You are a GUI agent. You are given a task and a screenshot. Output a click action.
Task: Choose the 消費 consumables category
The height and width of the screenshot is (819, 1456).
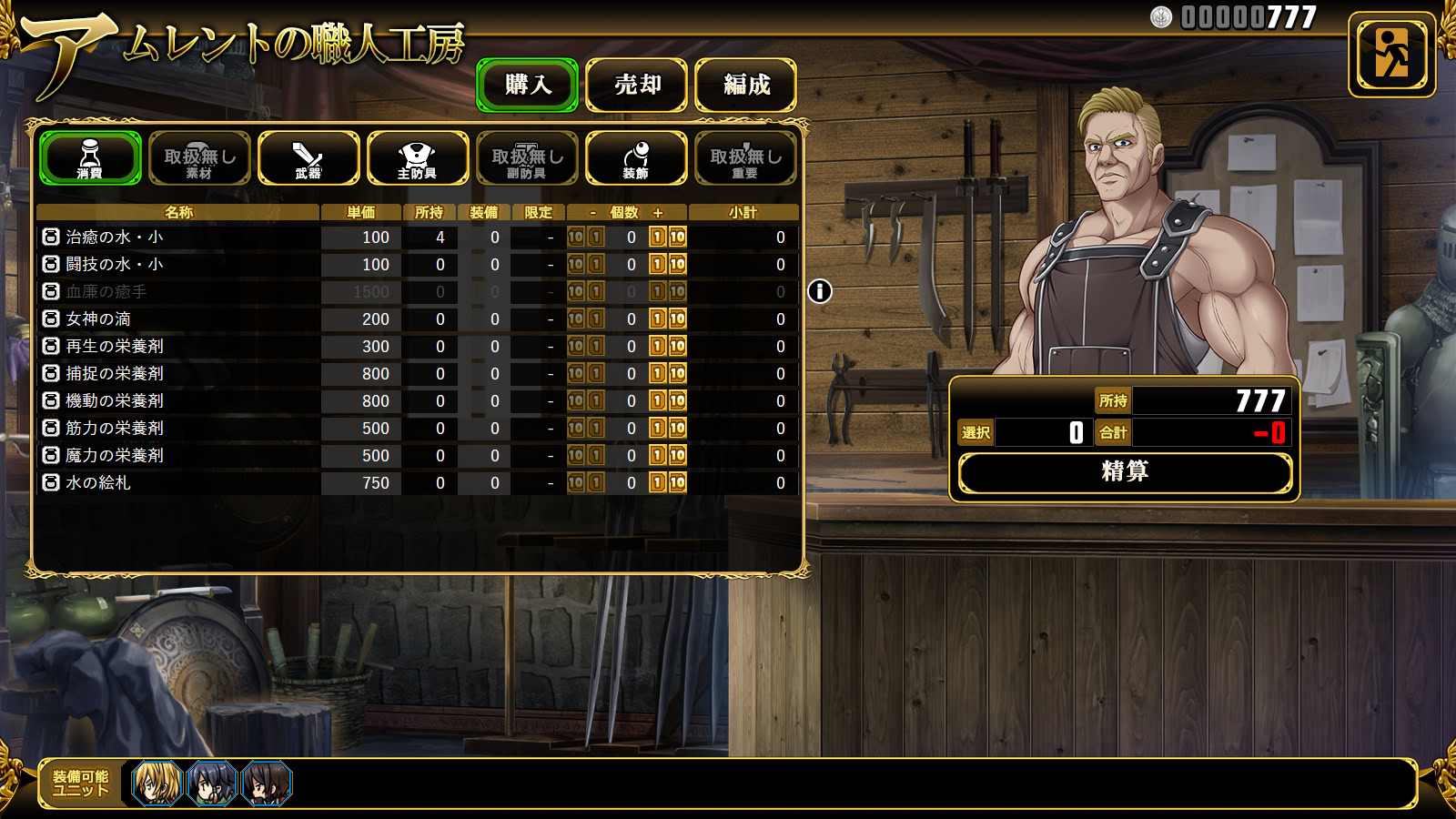click(90, 158)
